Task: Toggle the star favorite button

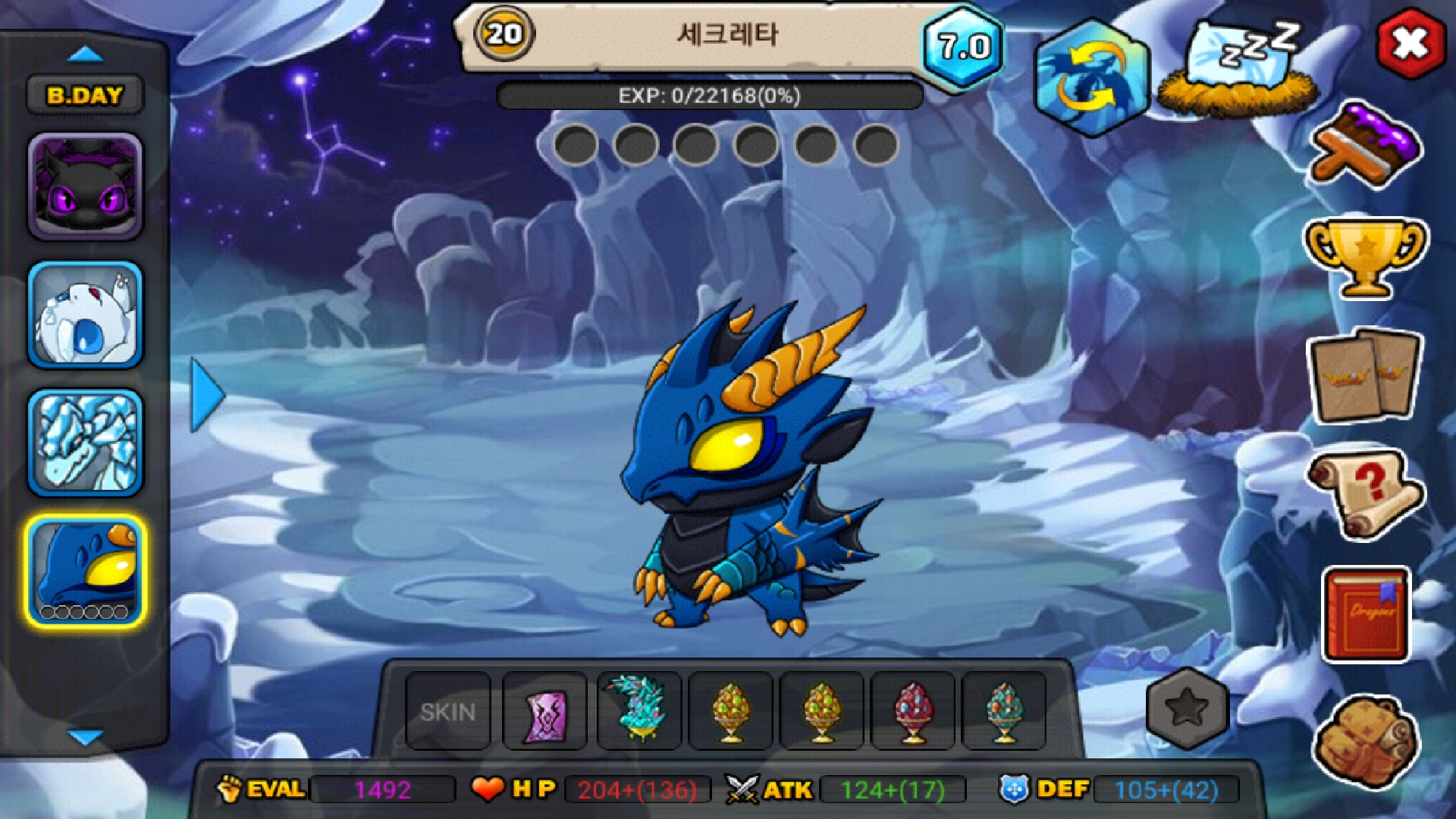Action: coord(1187,709)
